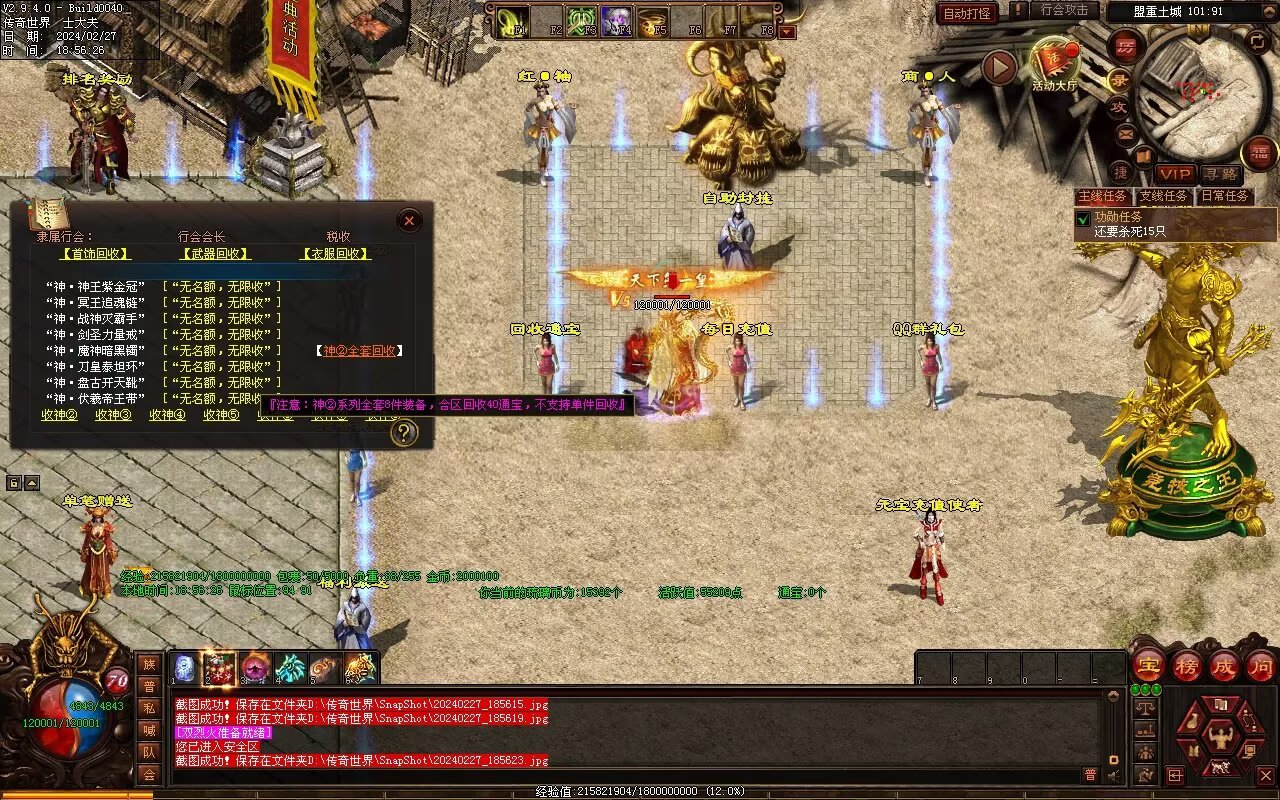Toggle the 功勋任务 quest checkbox
1280x800 pixels.
coord(1083,218)
